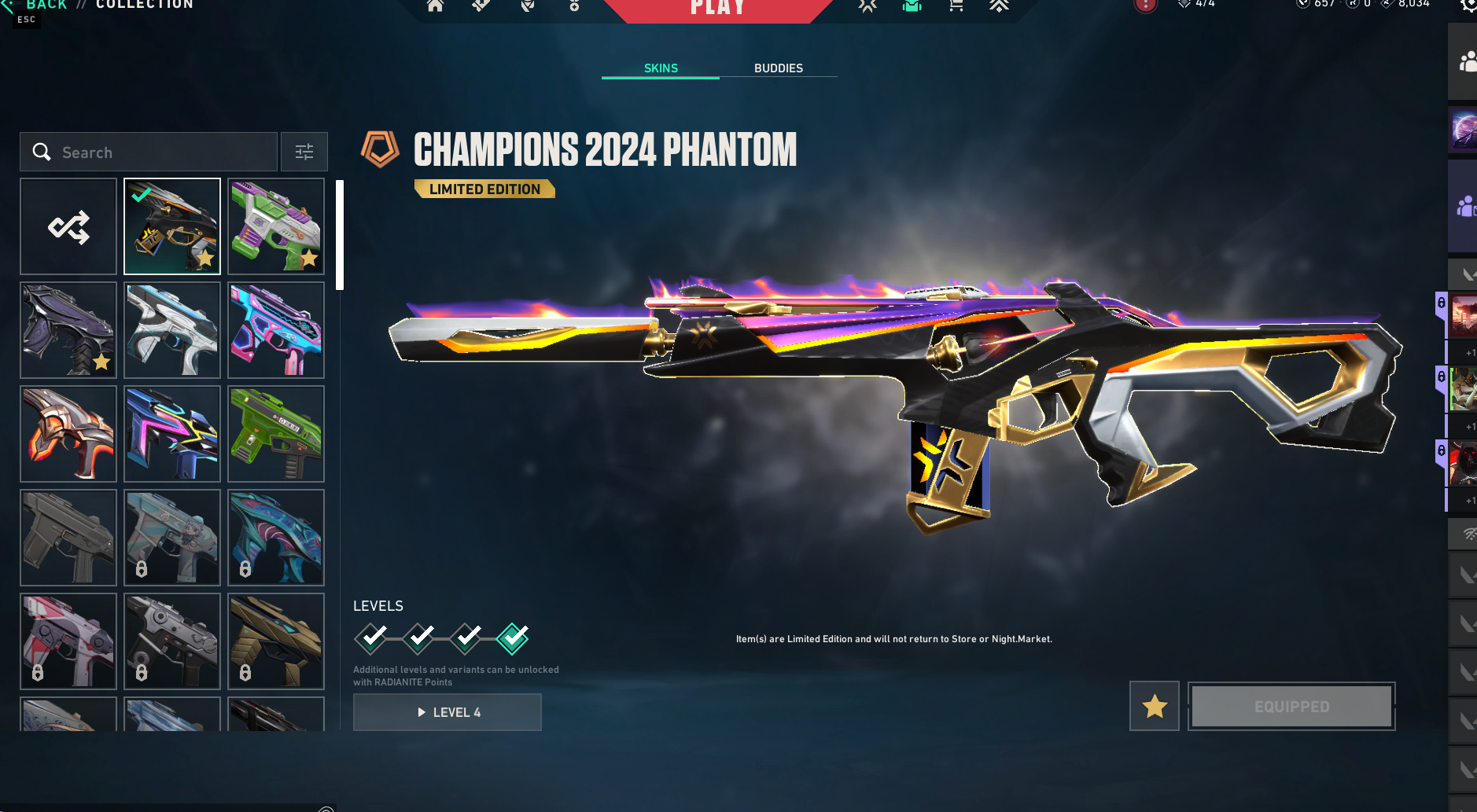Click the red PLAY button
This screenshot has width=1477, height=812.
[x=717, y=8]
